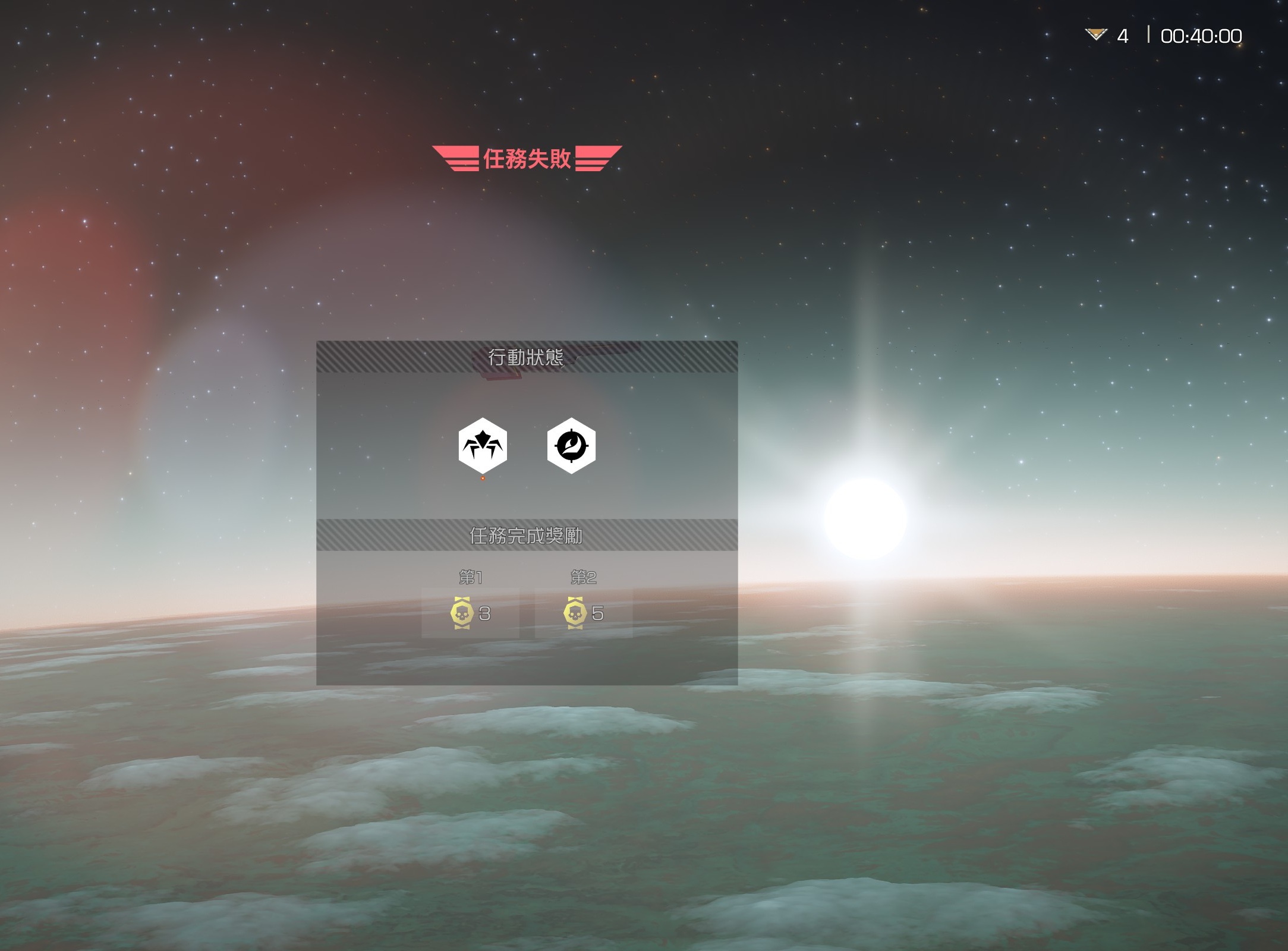Select the crosshair mission hexagon icon
Screen dimensions: 1288x951
point(571,446)
